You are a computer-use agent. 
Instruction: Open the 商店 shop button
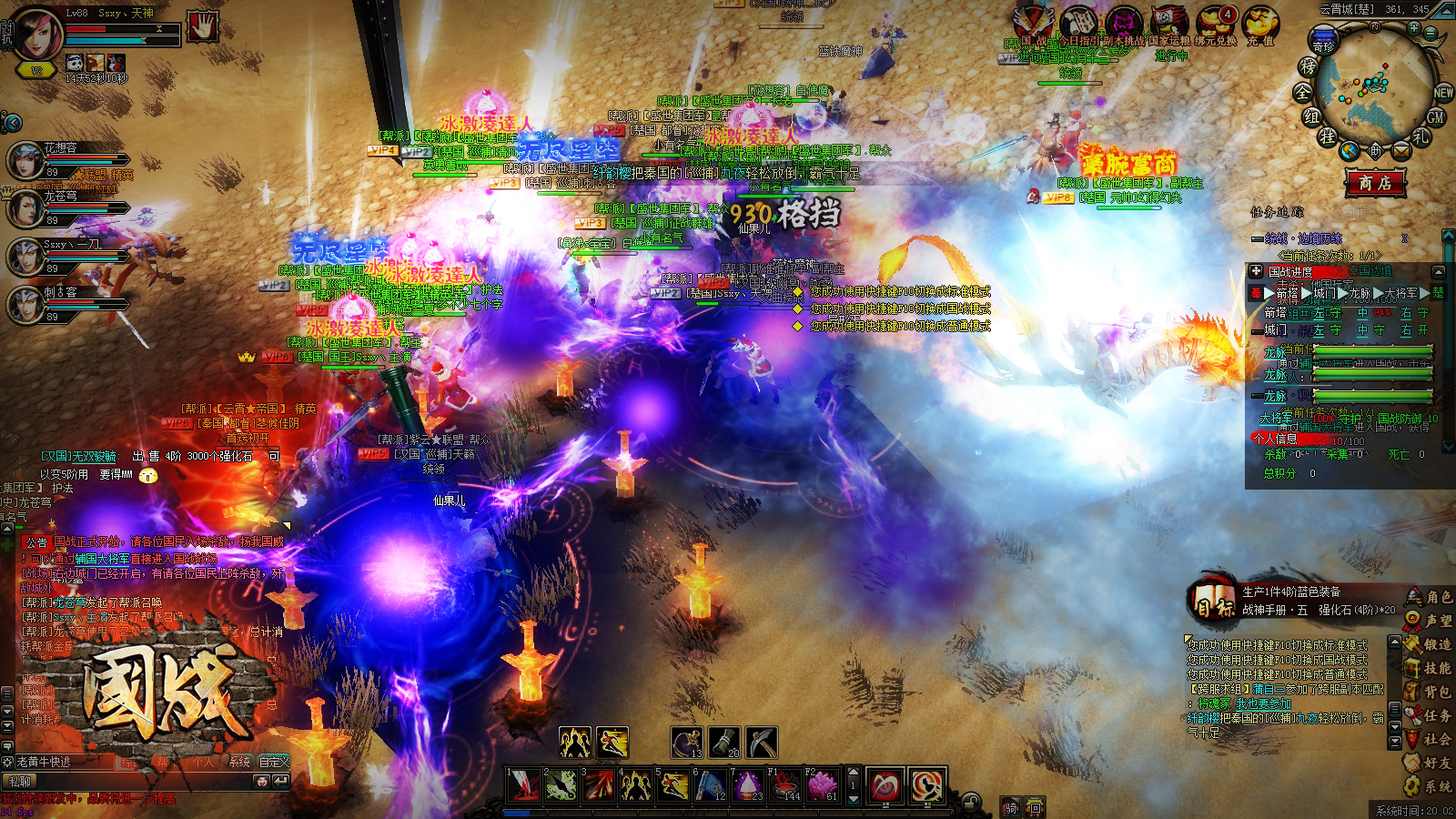point(1375,183)
